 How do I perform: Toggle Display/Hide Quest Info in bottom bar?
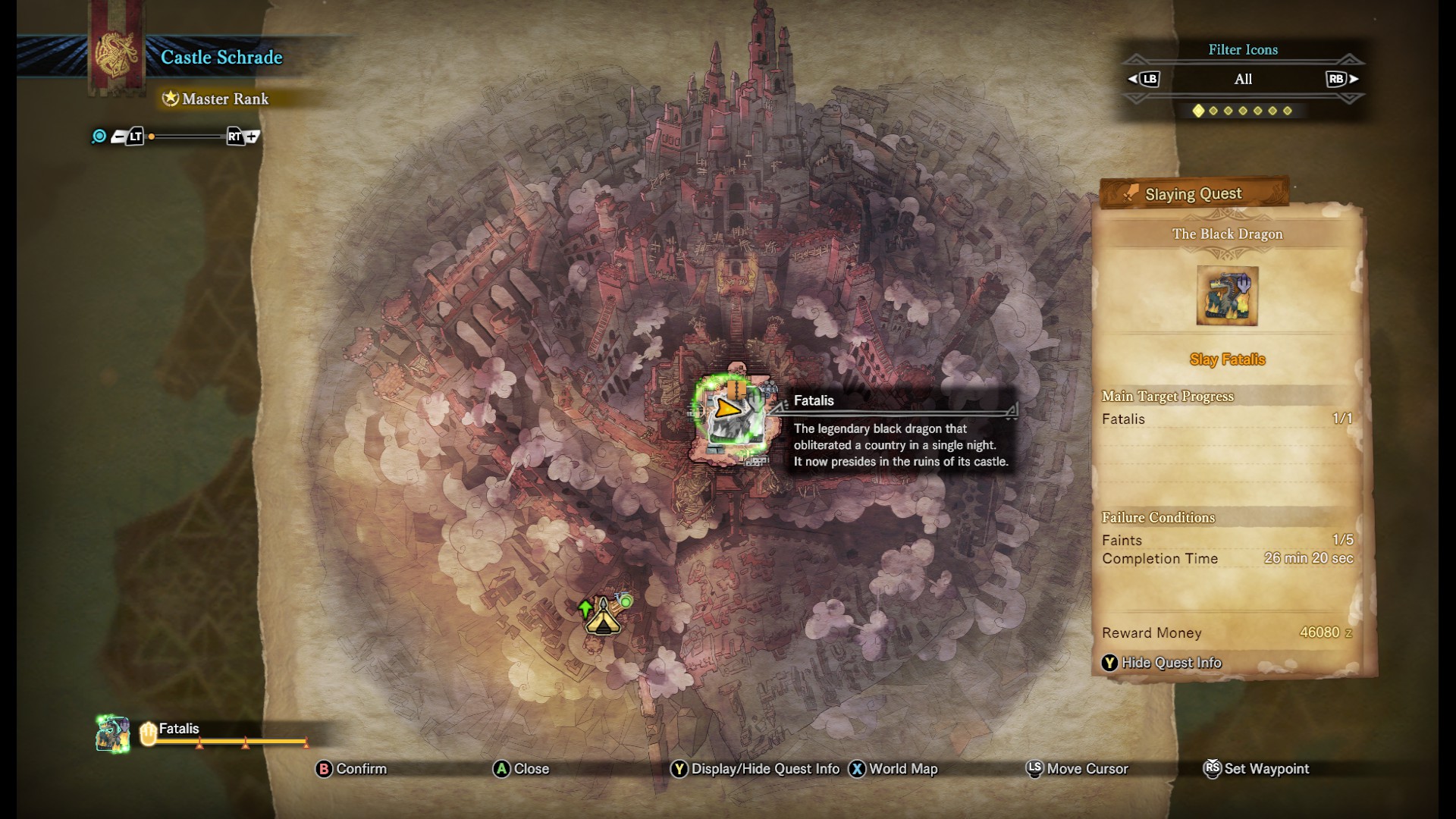tap(755, 769)
